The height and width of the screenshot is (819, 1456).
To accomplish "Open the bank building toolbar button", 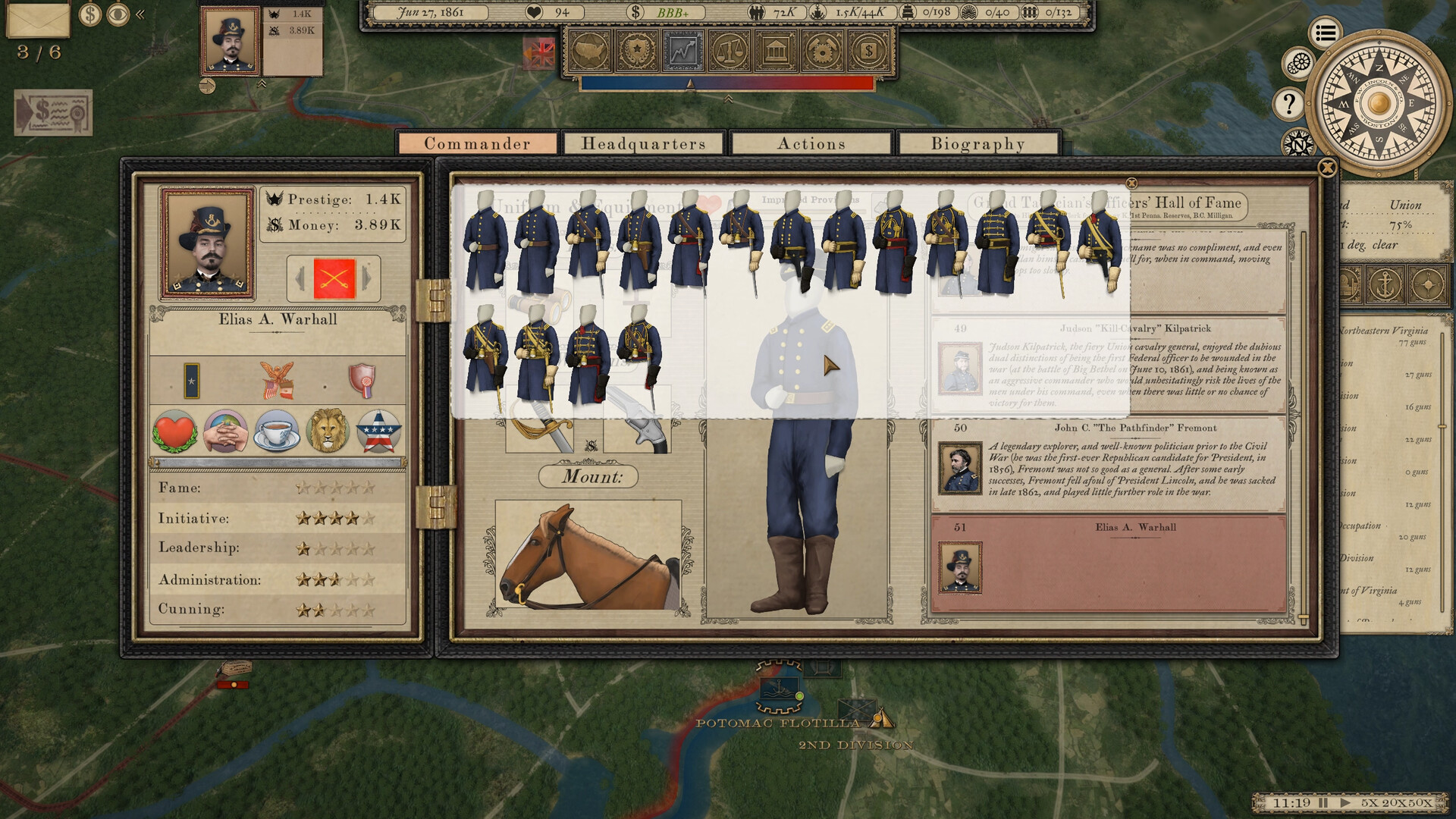I will (775, 52).
